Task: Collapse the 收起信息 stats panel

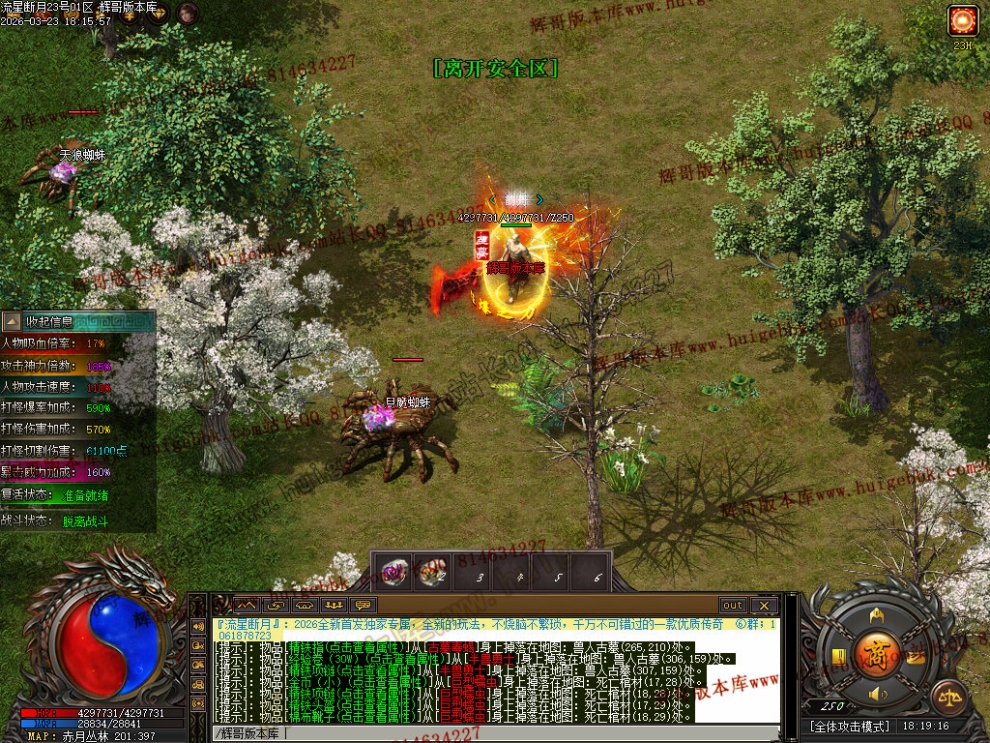Action: [x=11, y=321]
